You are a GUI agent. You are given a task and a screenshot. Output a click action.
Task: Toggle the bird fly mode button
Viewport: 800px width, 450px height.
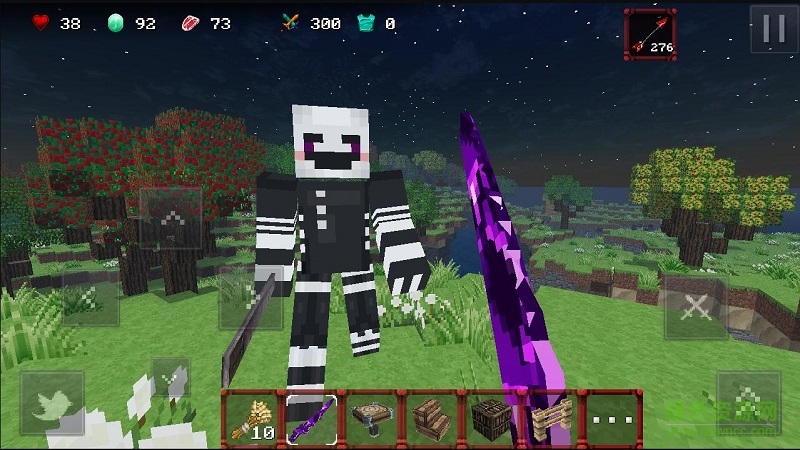(x=51, y=402)
